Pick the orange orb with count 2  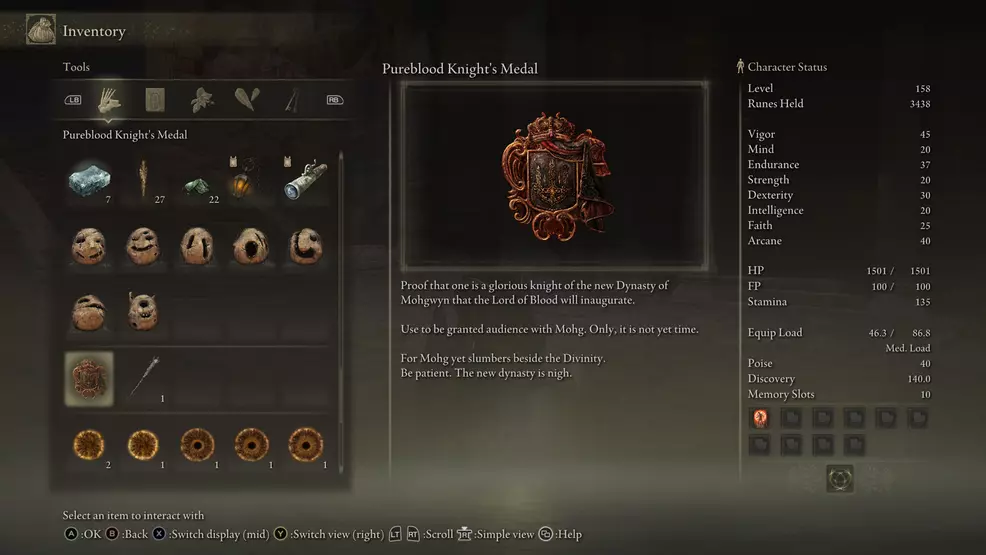89,444
